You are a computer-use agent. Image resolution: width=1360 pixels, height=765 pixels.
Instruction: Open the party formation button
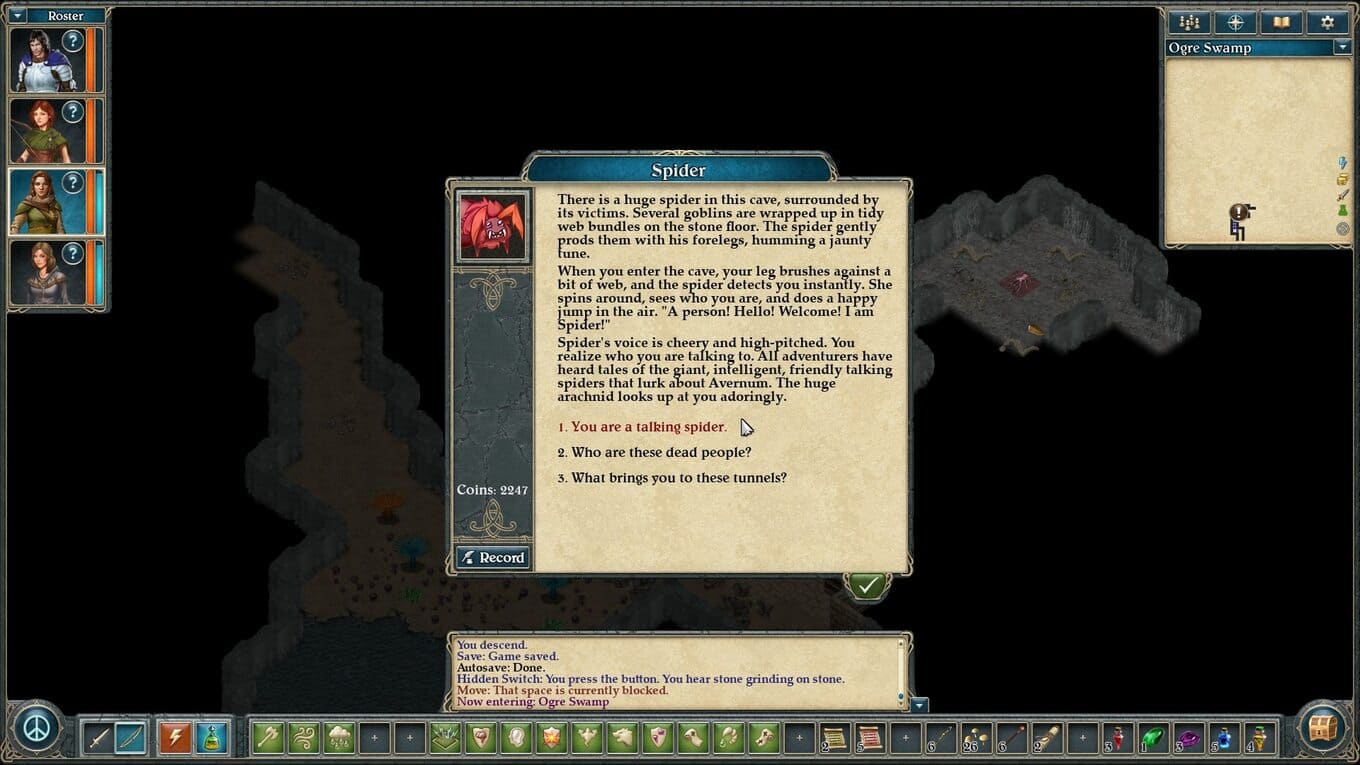[1189, 22]
